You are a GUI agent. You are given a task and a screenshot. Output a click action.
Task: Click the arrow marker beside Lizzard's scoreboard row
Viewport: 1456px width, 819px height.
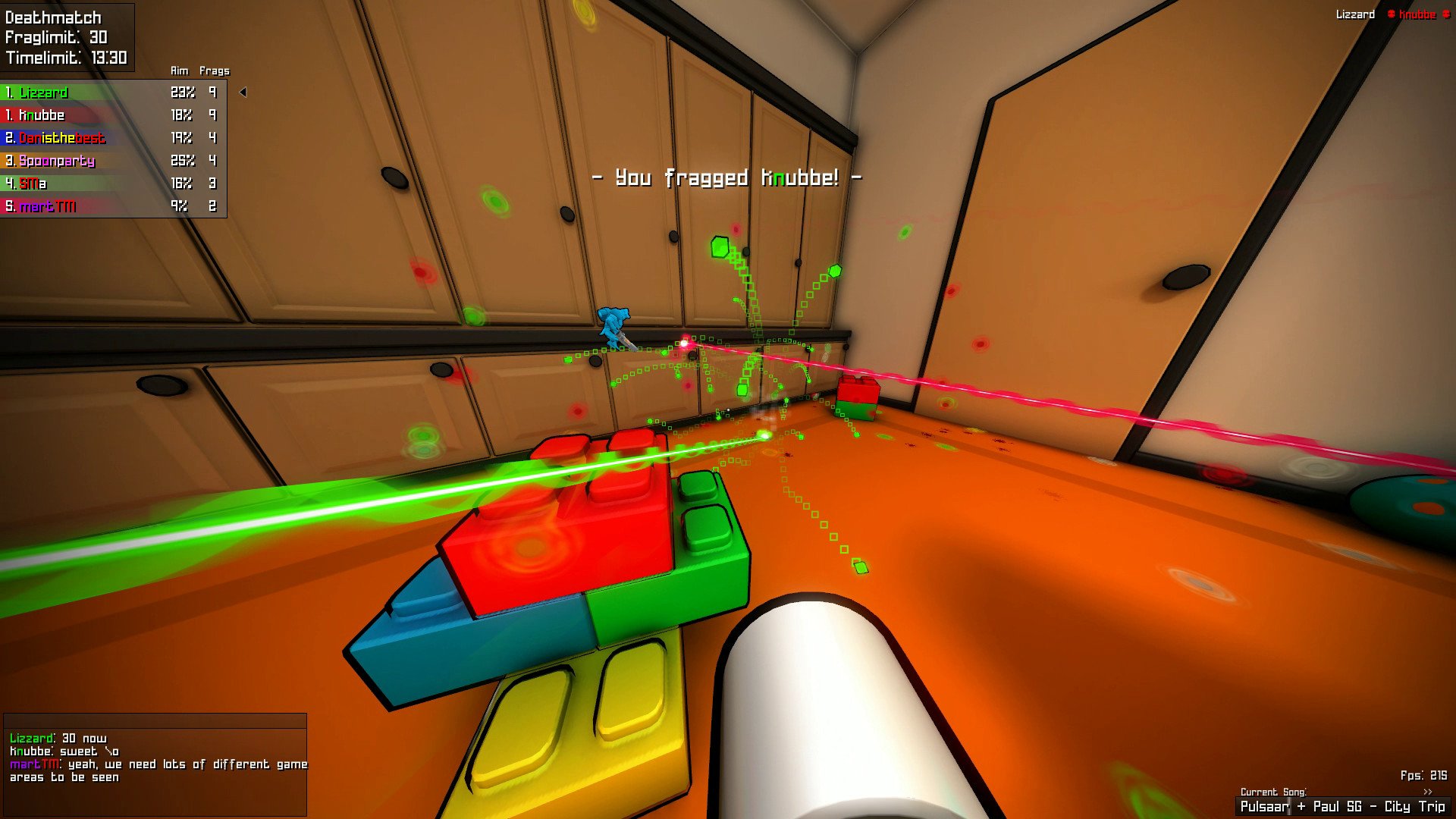tap(243, 93)
